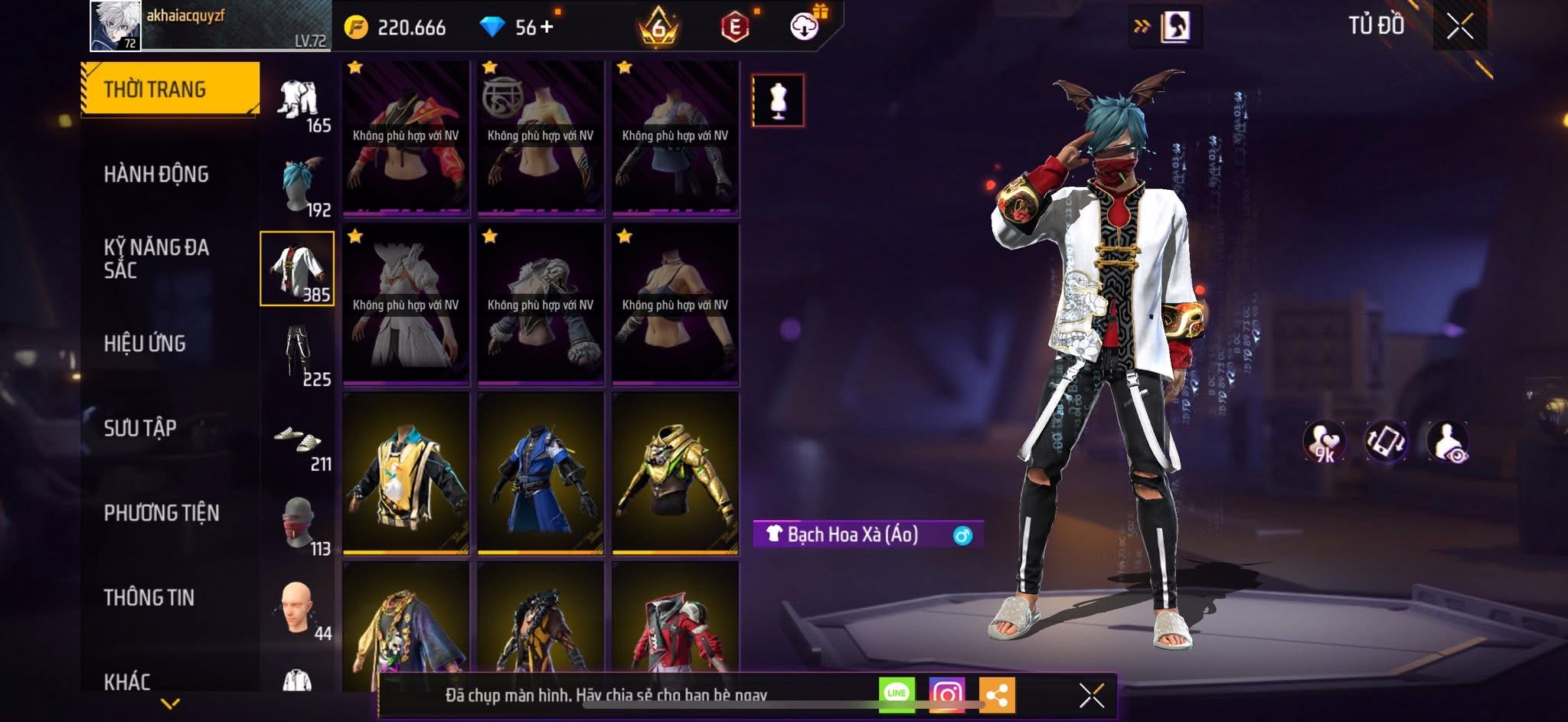Close the TỦ ĐỒ wardrobe screen
Image resolution: width=1568 pixels, height=722 pixels.
point(1459,27)
